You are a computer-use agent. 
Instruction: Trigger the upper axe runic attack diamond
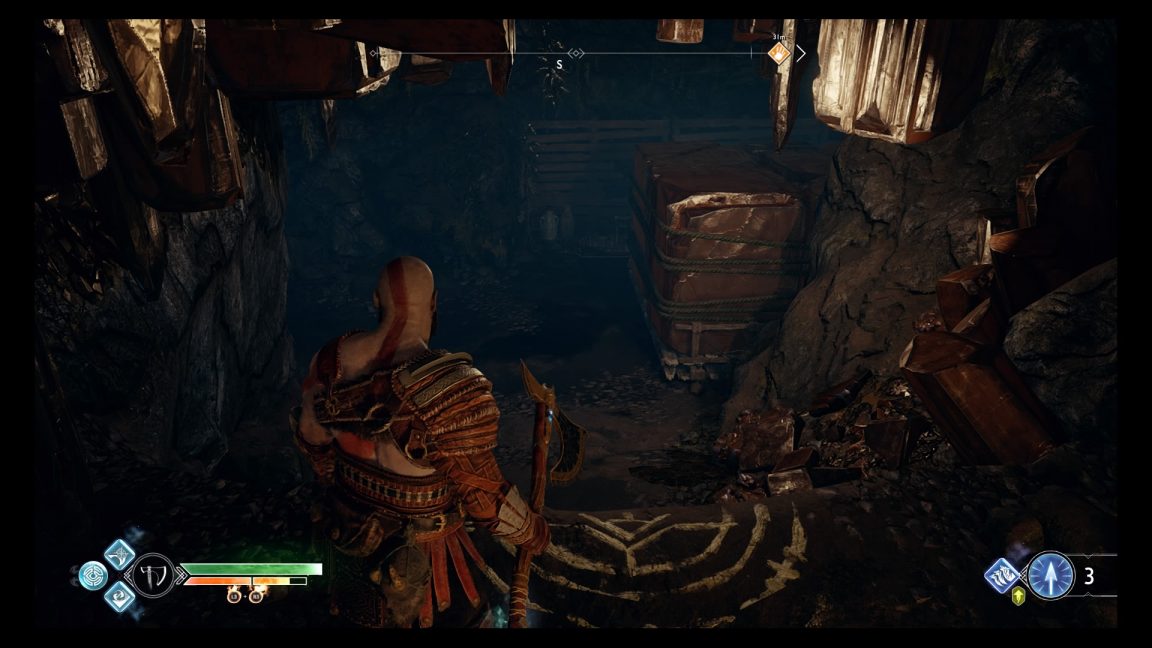pyautogui.click(x=119, y=553)
